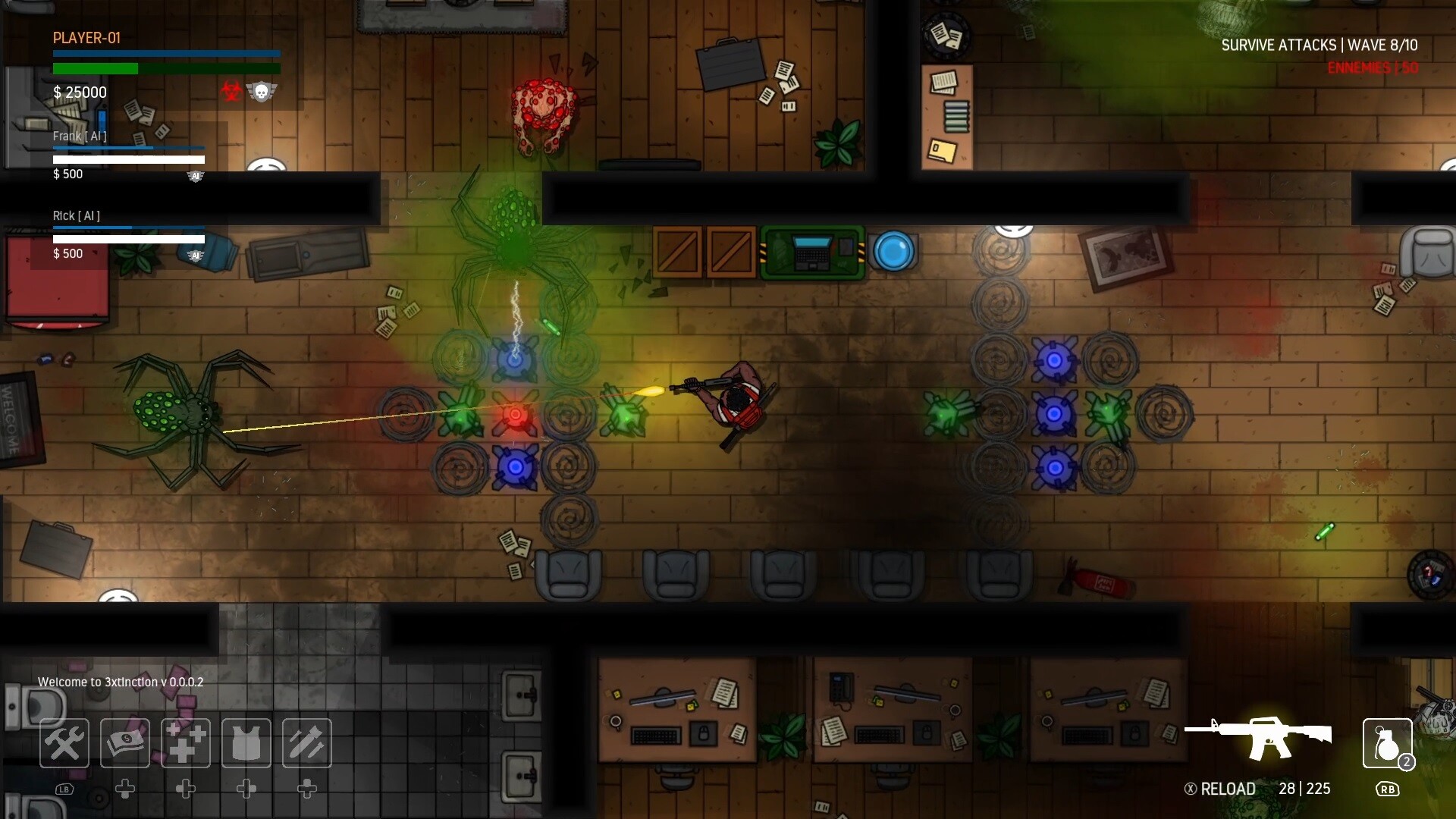This screenshot has width=1456, height=819.
Task: Click the equipped assault rifle icon
Action: point(1266,736)
